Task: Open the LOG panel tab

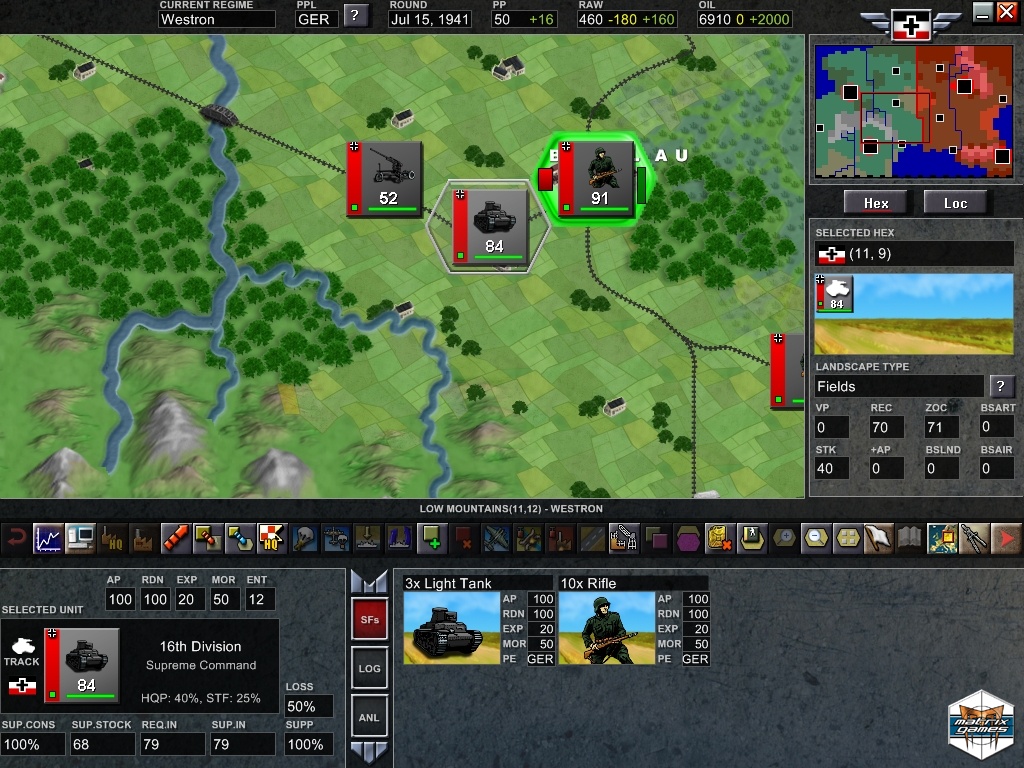Action: [x=368, y=668]
